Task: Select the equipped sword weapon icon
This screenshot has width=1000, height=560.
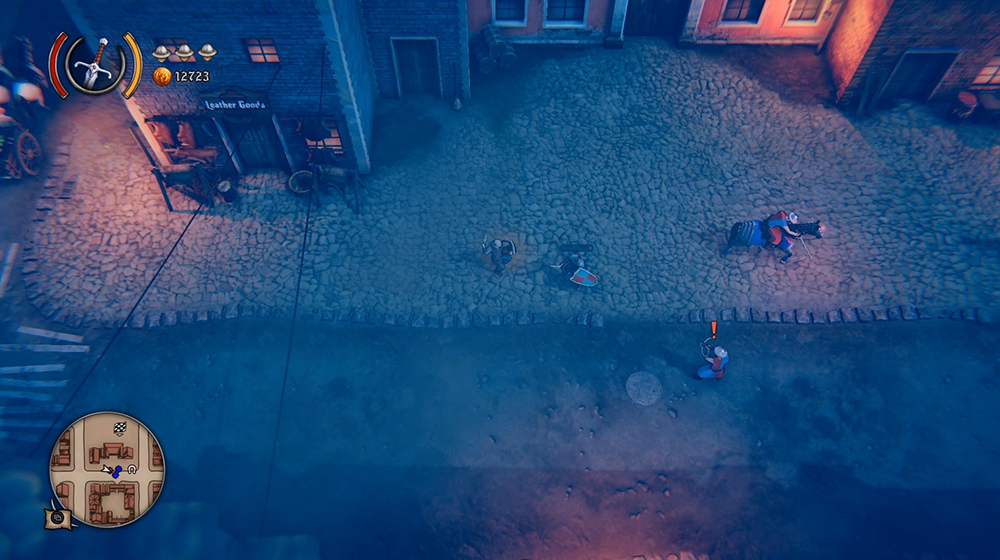Action: click(96, 62)
